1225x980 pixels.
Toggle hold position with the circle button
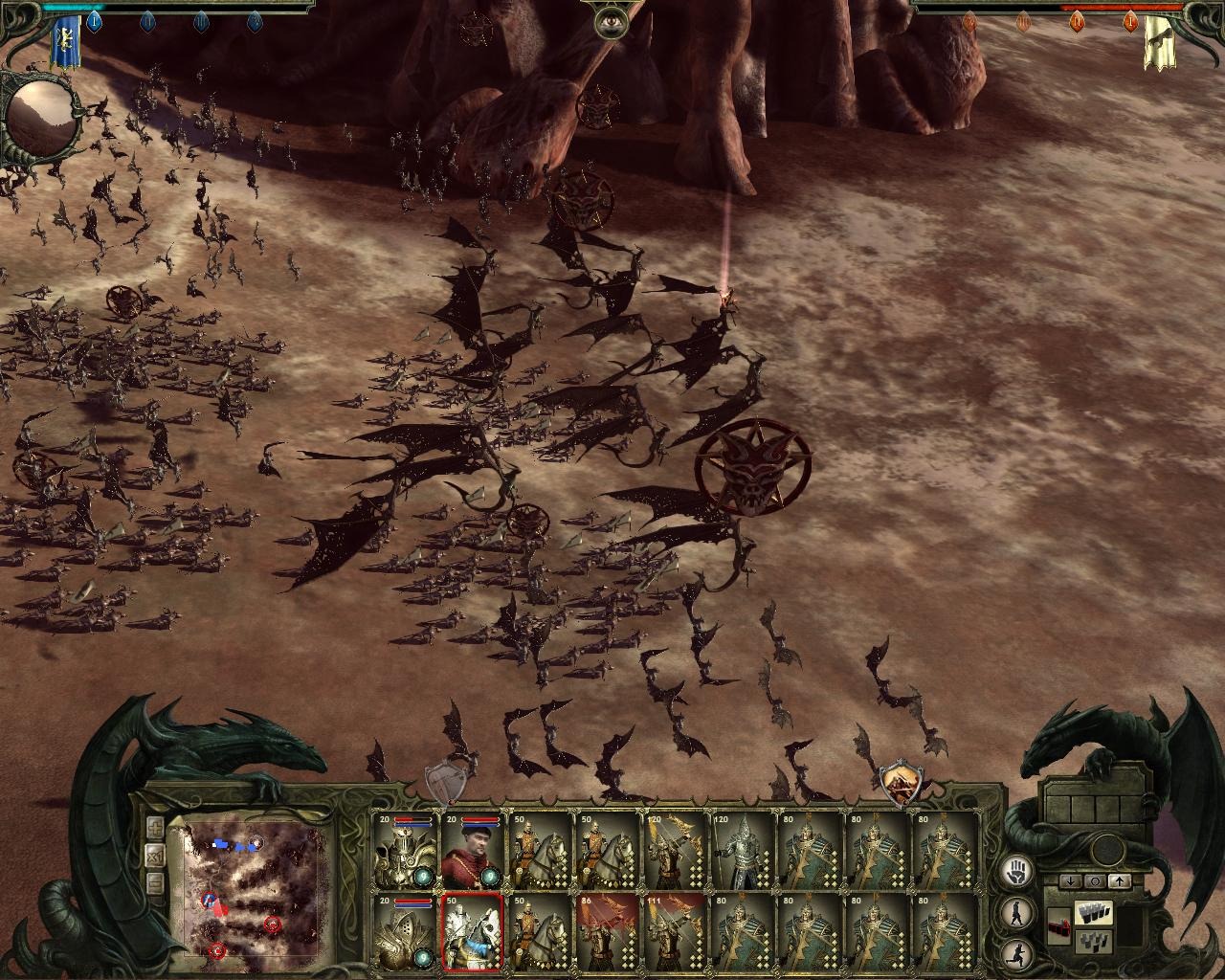[x=1096, y=881]
